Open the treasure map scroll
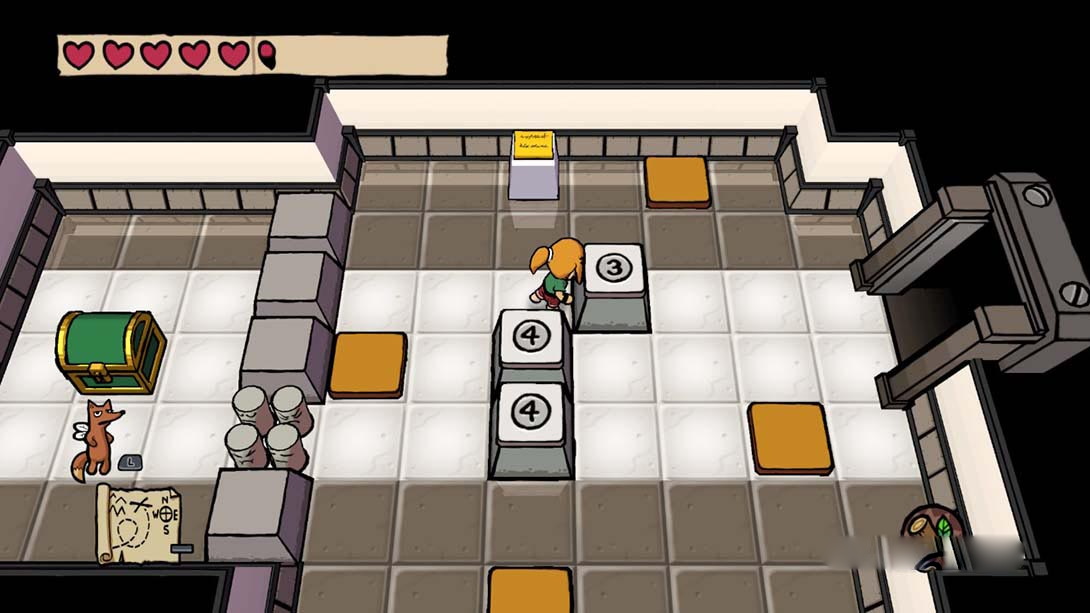Viewport: 1090px width, 613px height. coord(138,522)
